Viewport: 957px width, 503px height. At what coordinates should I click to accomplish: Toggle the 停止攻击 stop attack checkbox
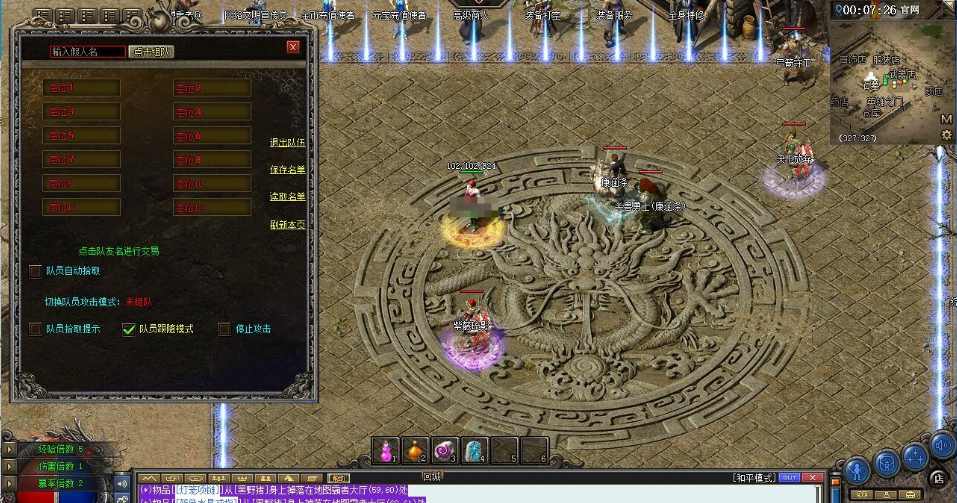(225, 329)
